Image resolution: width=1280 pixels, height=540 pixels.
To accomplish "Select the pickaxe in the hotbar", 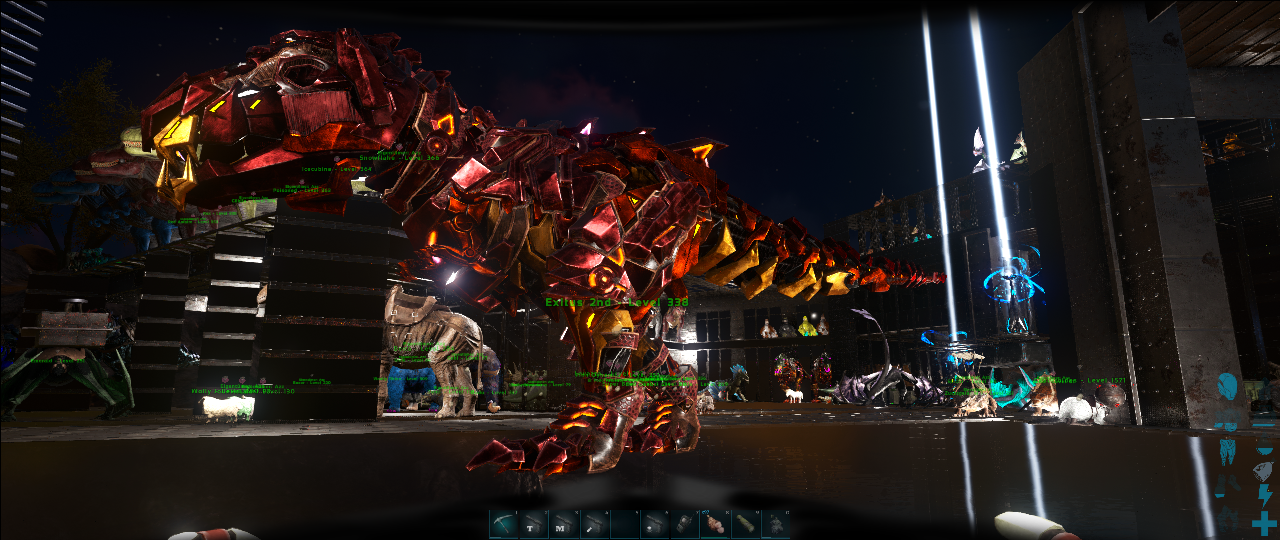I will [503, 523].
